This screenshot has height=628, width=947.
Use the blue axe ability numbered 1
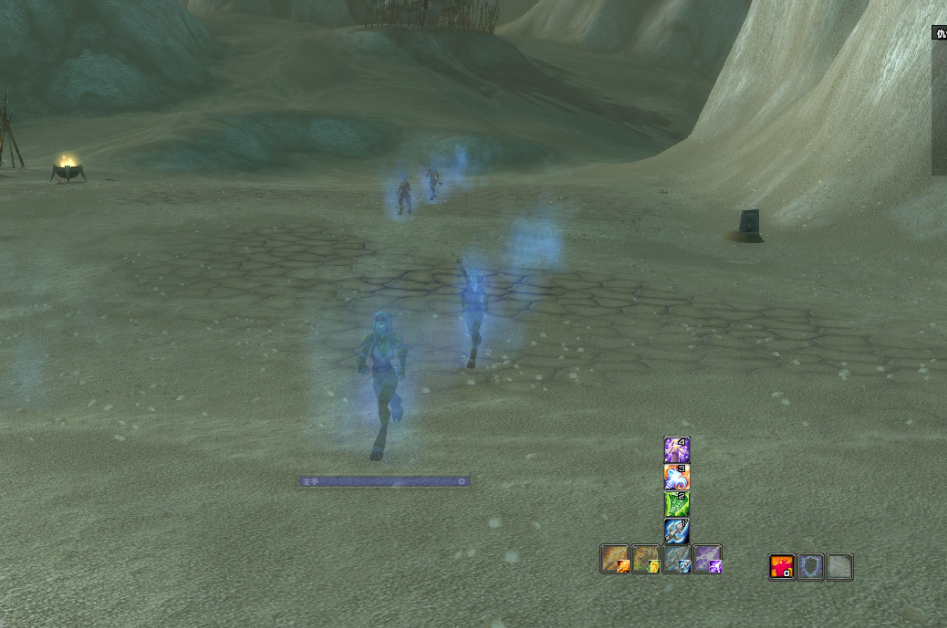coord(677,531)
